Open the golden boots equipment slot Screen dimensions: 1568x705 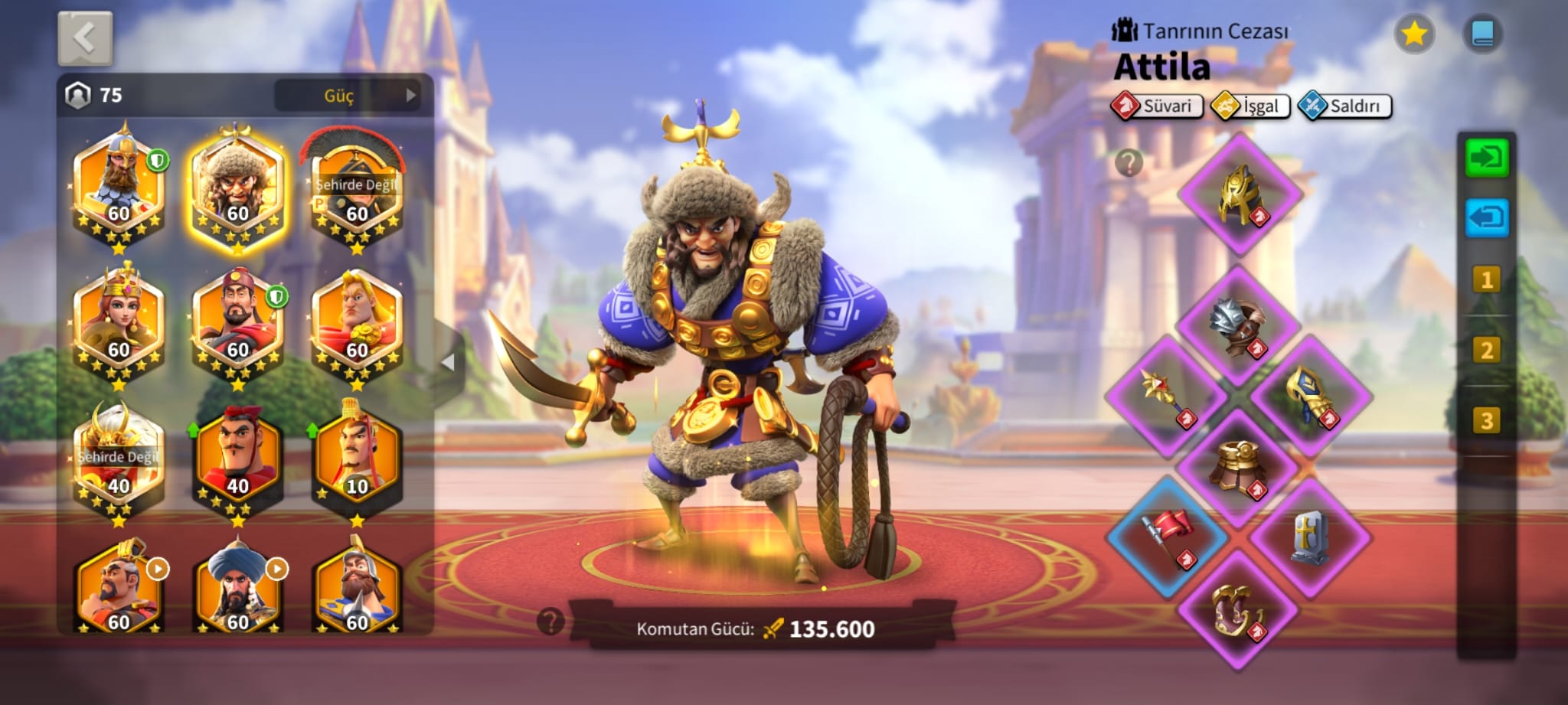[1236, 610]
